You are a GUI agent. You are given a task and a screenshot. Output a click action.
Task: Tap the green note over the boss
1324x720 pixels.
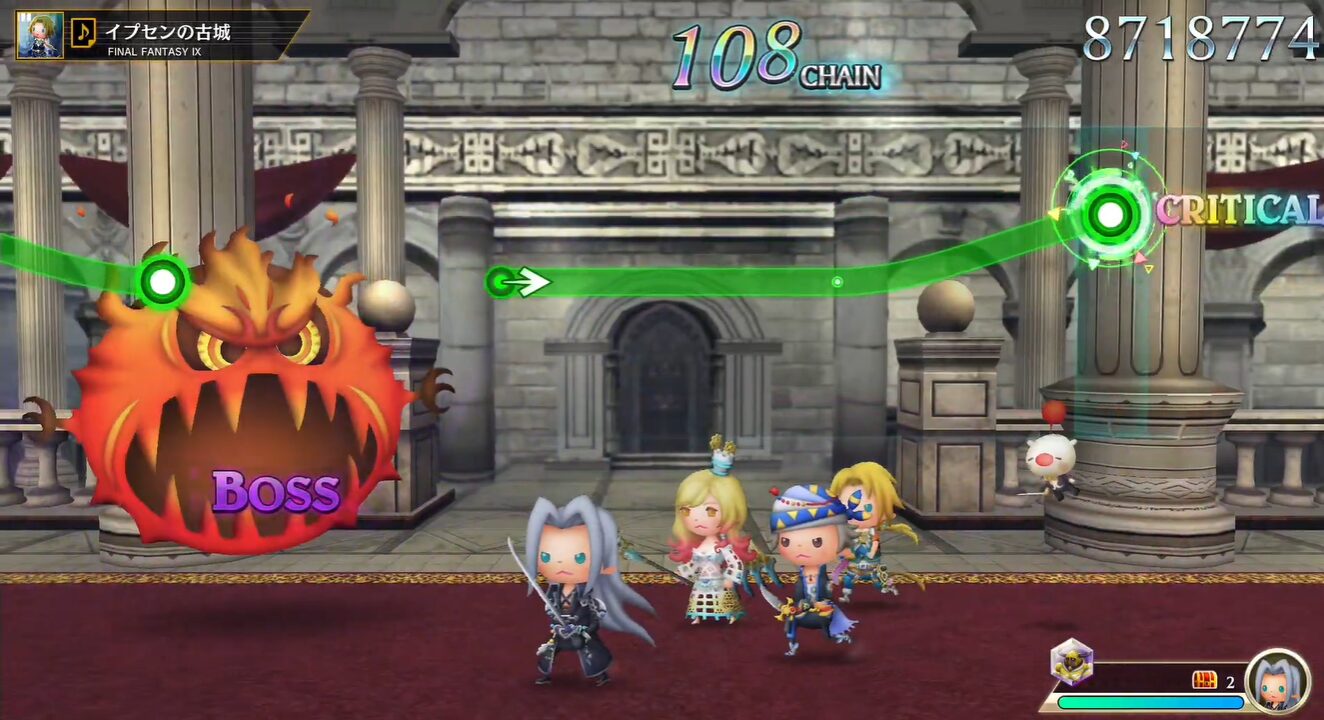pyautogui.click(x=162, y=282)
